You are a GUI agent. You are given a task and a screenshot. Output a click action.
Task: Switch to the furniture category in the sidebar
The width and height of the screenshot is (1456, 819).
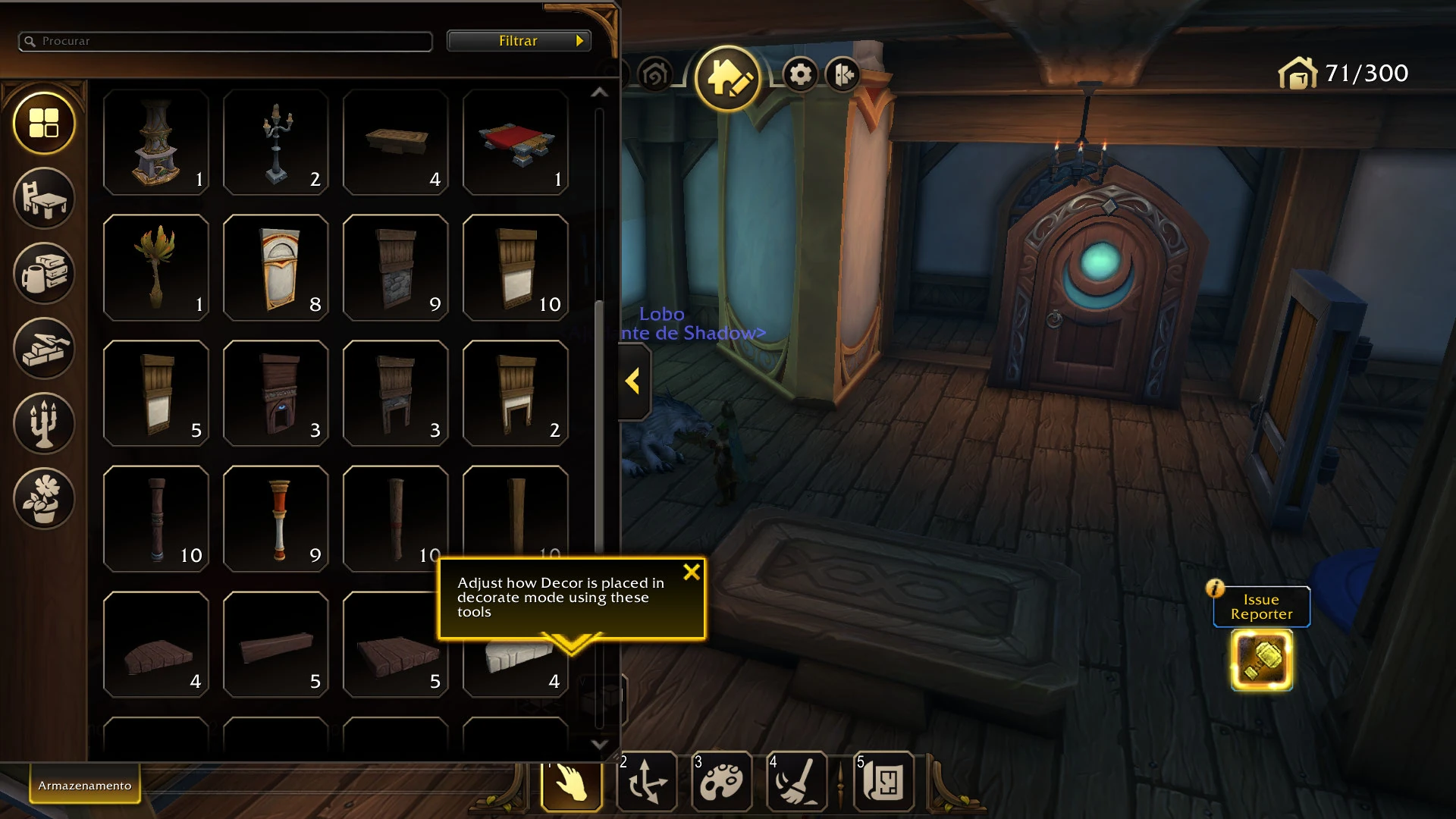[x=44, y=199]
